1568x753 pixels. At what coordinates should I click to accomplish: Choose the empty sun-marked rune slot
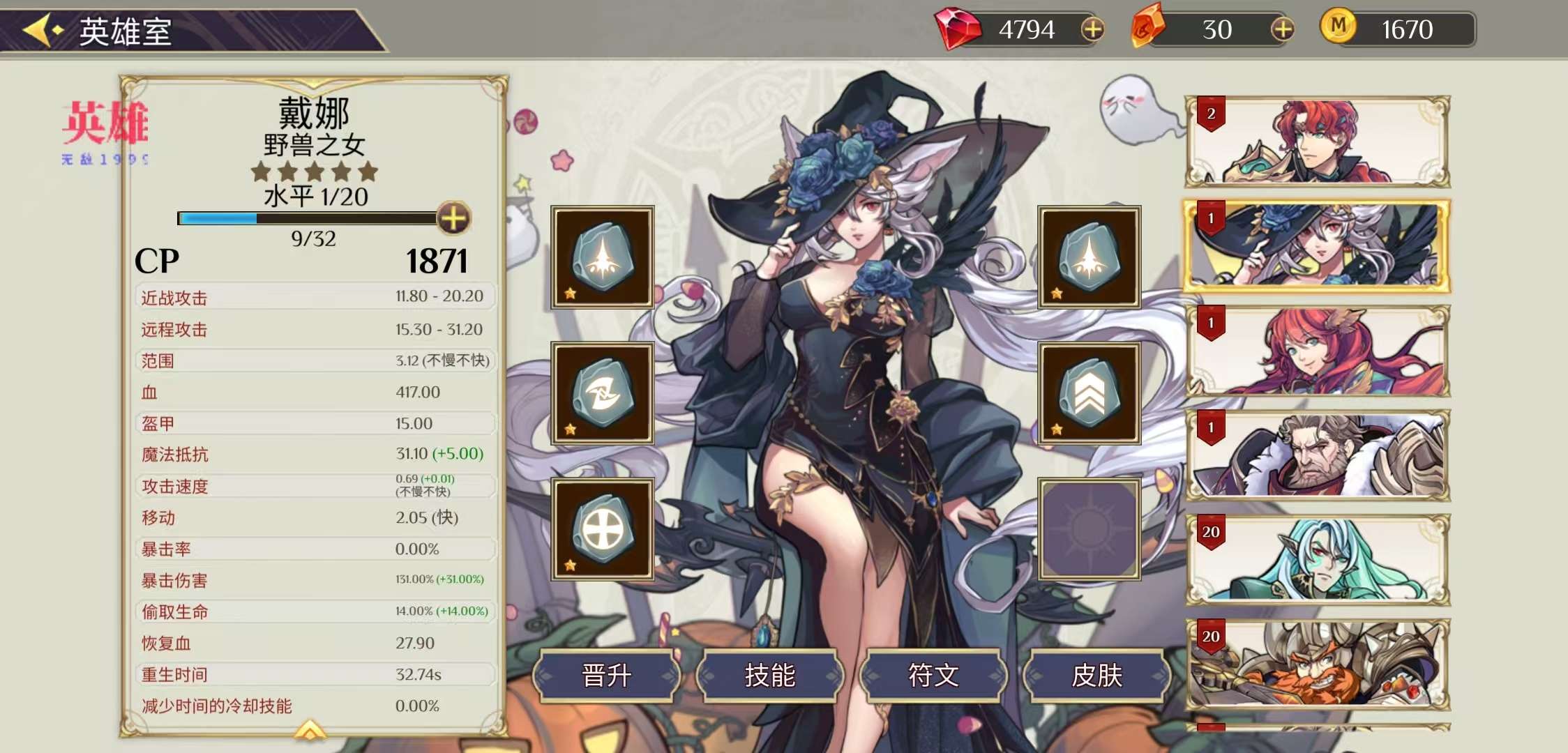1089,529
